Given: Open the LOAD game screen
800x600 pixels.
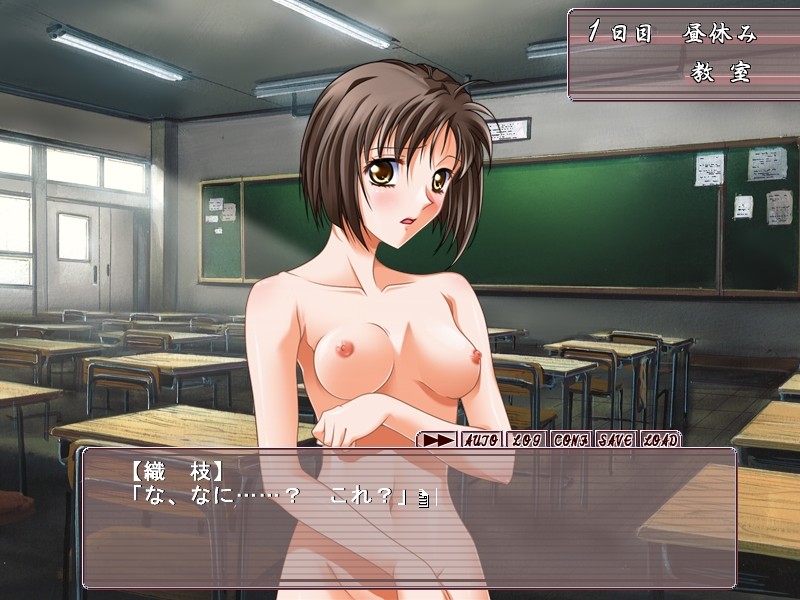Looking at the screenshot, I should [659, 439].
